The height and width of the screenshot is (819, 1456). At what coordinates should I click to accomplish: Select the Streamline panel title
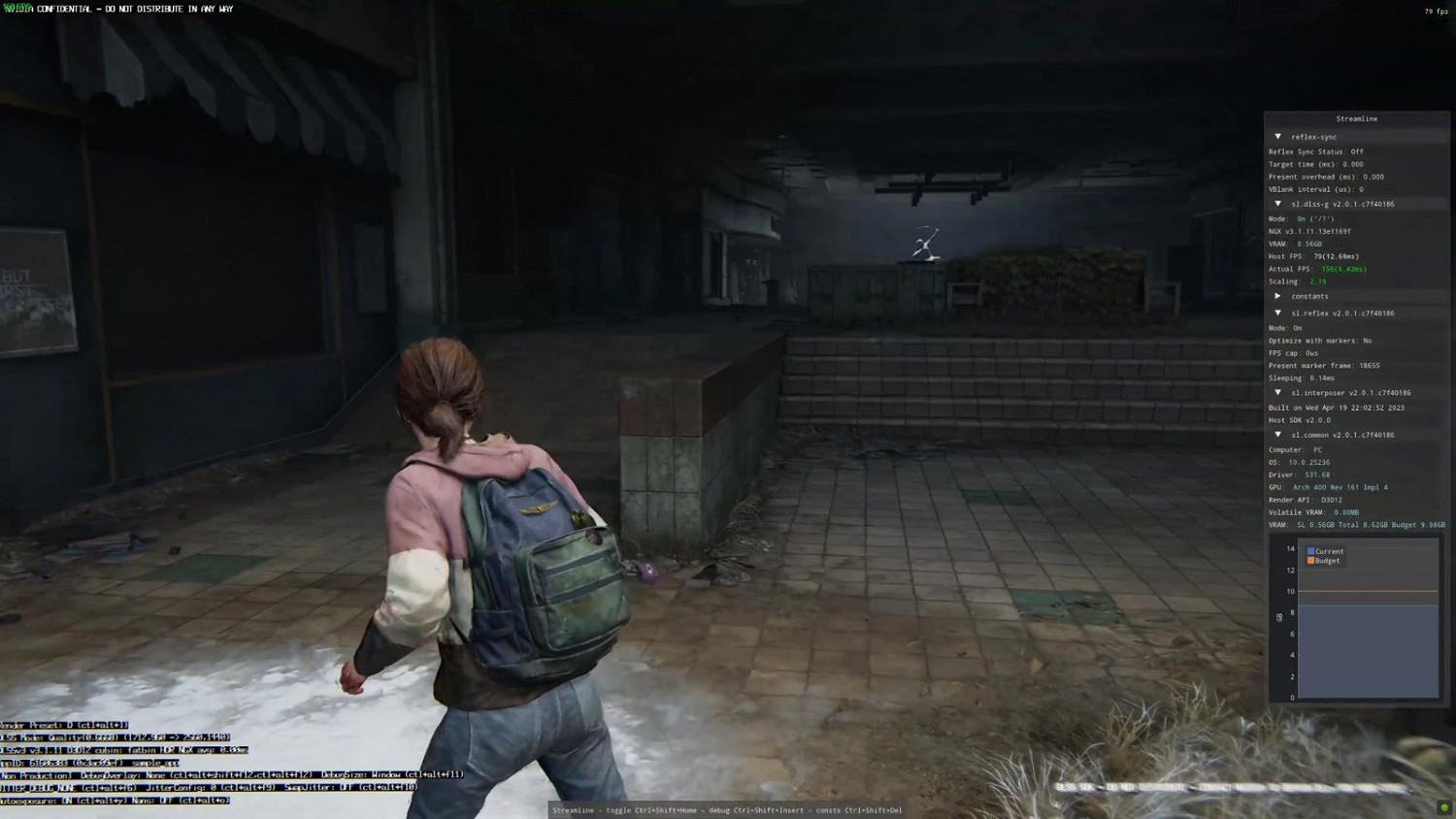(1357, 118)
